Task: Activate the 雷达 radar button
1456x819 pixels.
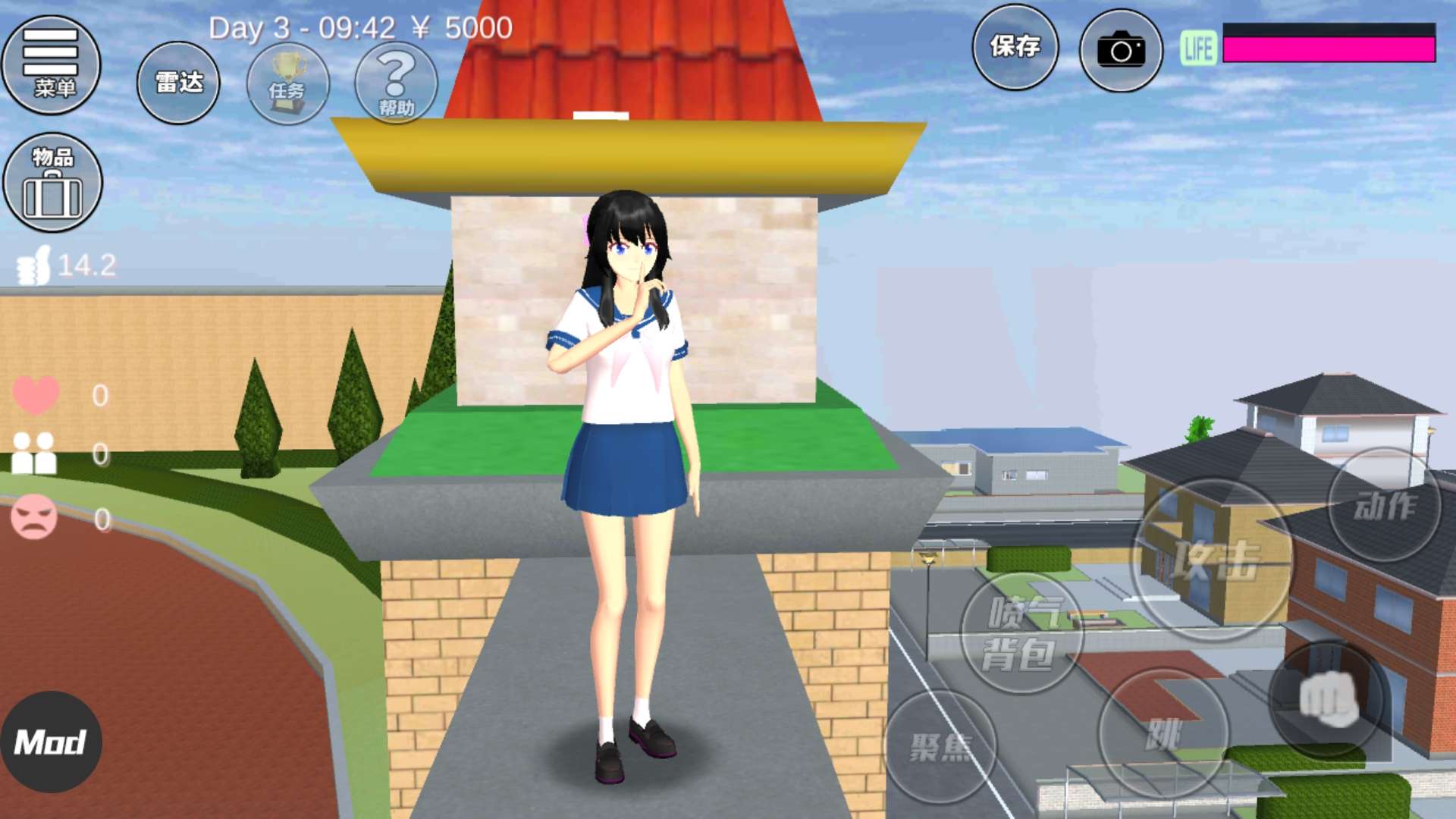Action: click(x=178, y=83)
